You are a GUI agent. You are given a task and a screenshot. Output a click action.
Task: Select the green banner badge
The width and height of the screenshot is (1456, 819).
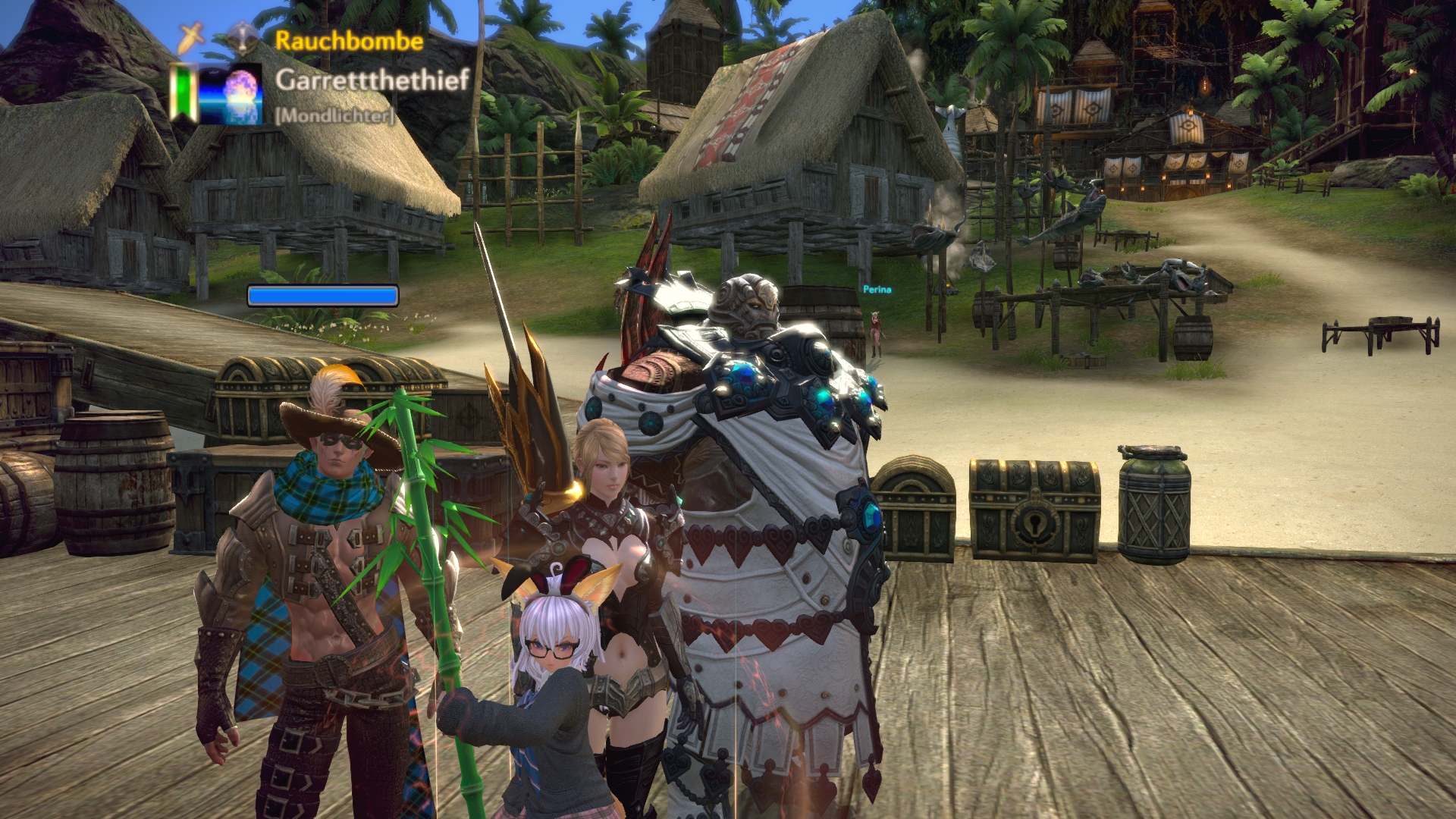(180, 93)
